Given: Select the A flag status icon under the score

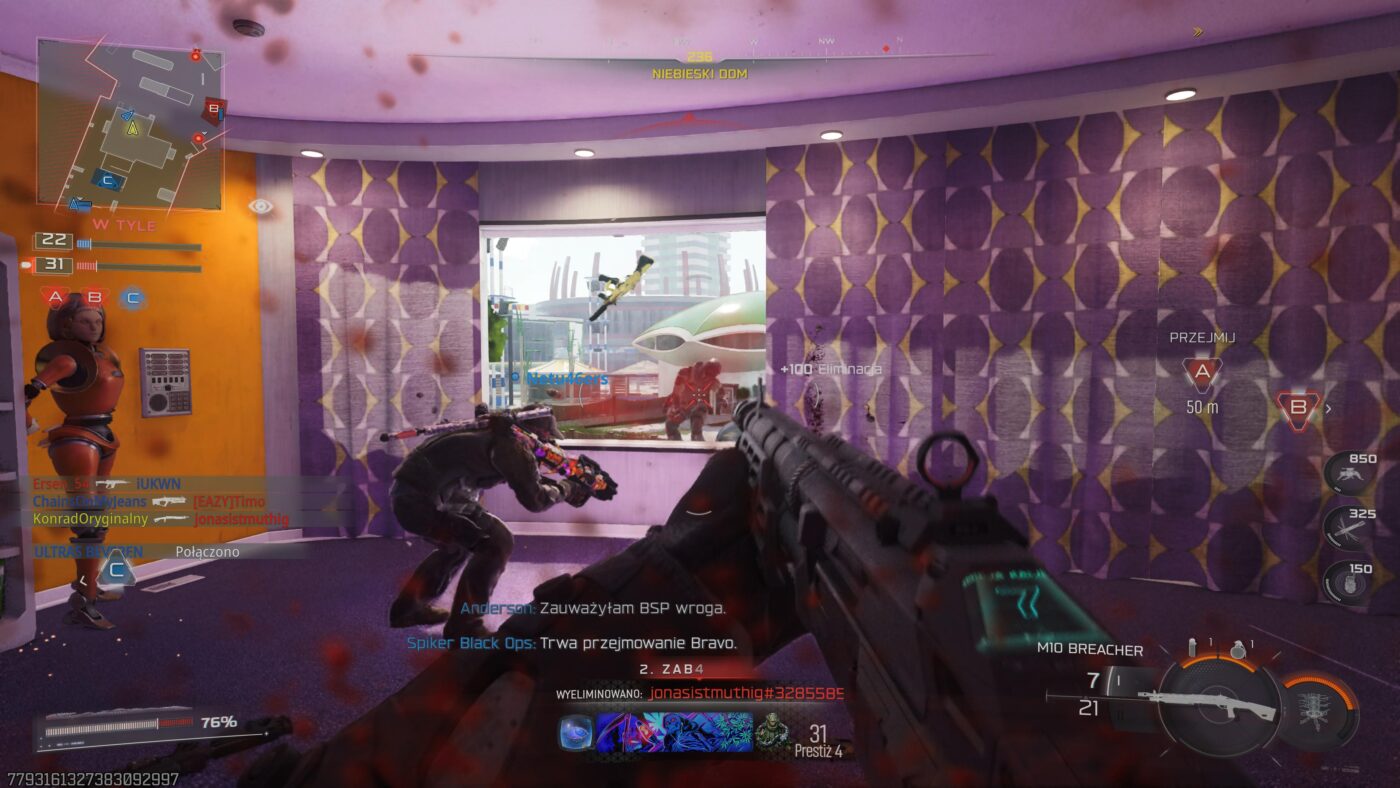Looking at the screenshot, I should click(x=56, y=296).
